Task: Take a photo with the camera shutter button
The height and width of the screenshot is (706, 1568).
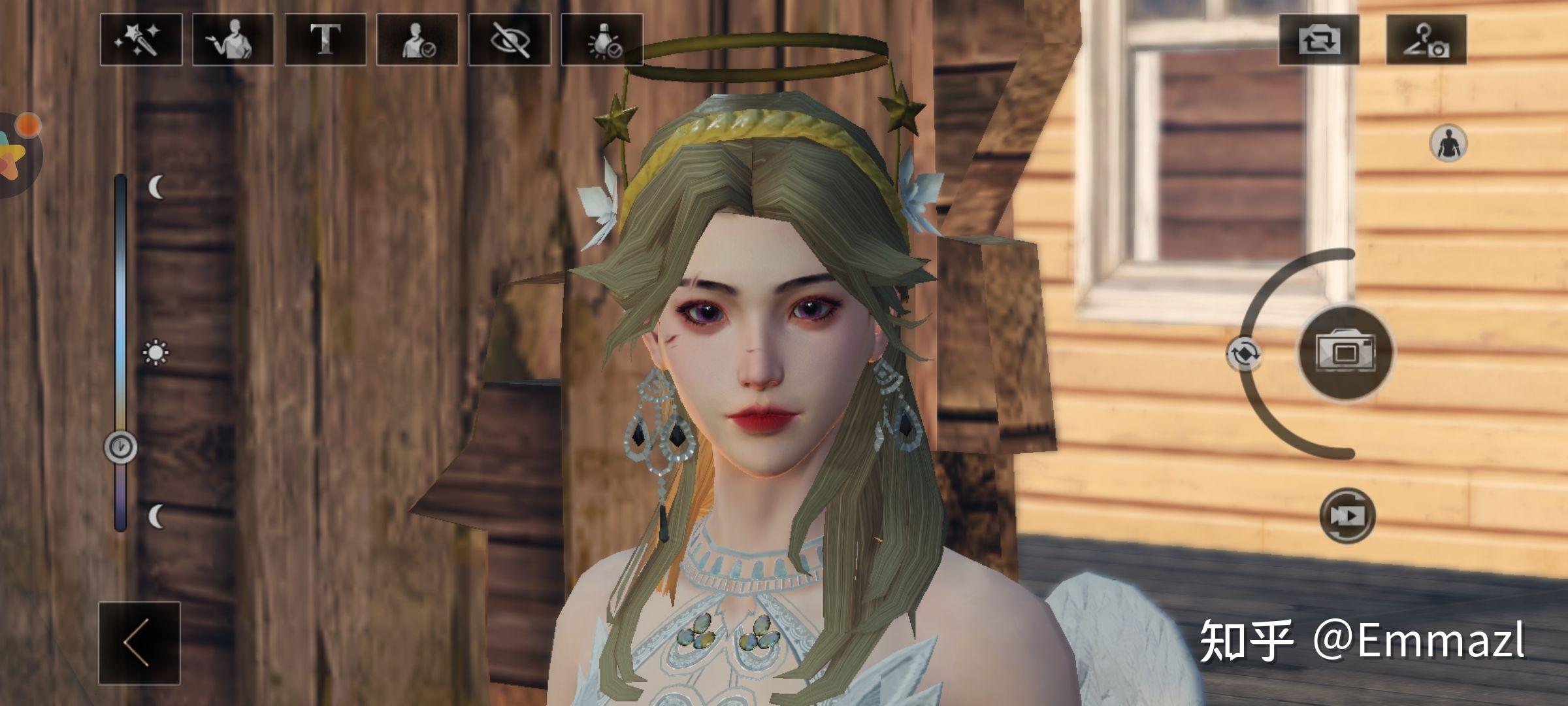Action: [x=1345, y=353]
